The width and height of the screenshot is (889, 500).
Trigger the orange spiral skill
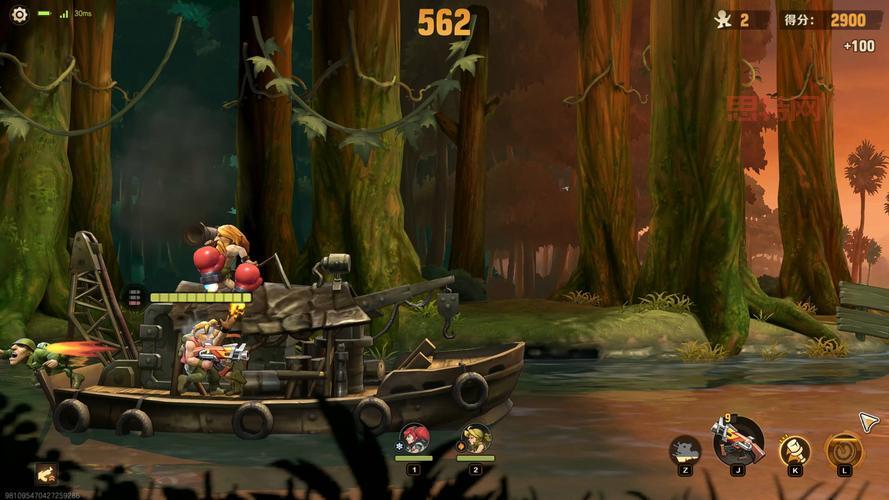(844, 449)
